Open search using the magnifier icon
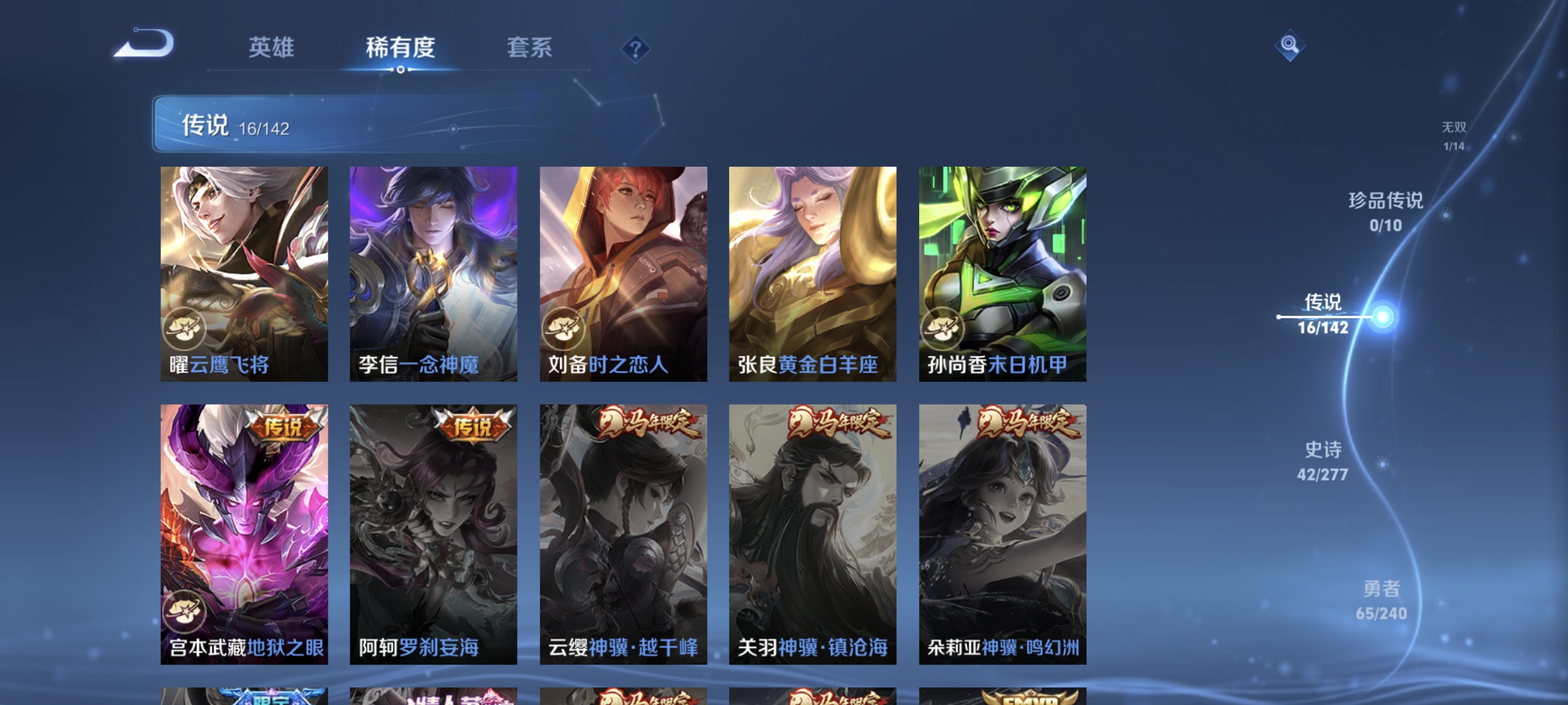Viewport: 1568px width, 705px height. (1291, 45)
